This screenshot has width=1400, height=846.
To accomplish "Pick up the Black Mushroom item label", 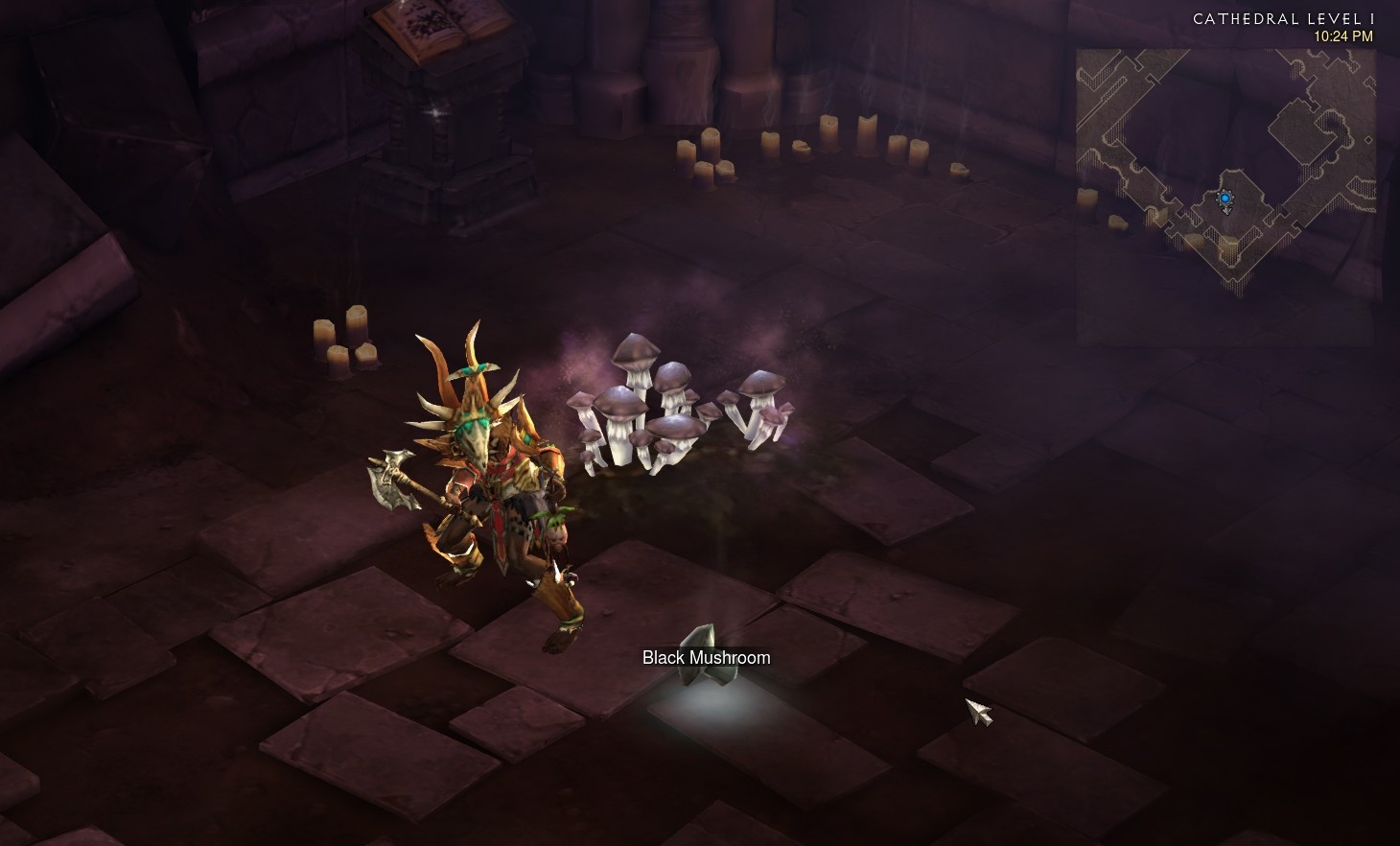I will tap(706, 658).
